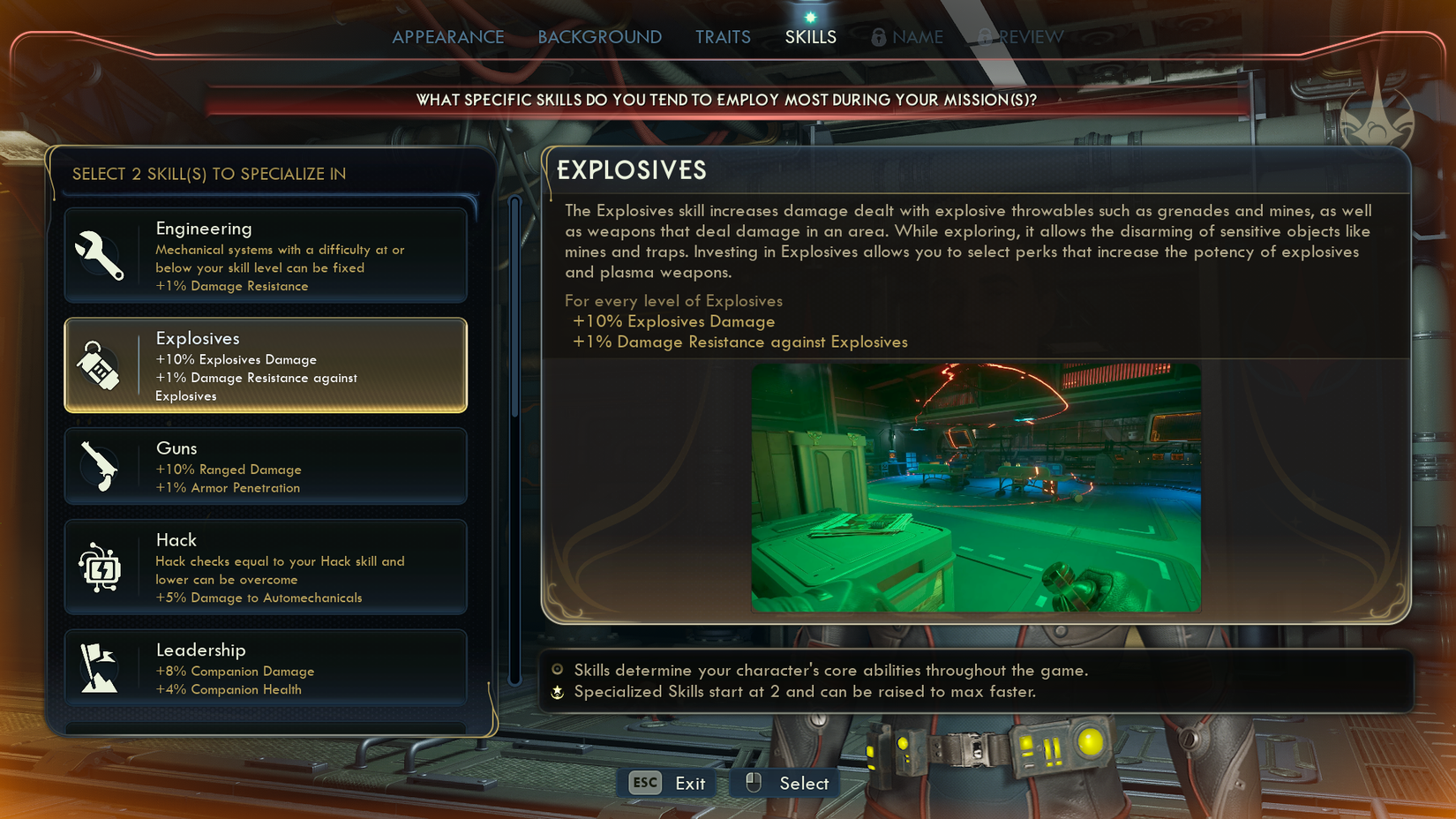The image size is (1456, 819).
Task: Select the Leadership flag icon
Action: tap(100, 667)
